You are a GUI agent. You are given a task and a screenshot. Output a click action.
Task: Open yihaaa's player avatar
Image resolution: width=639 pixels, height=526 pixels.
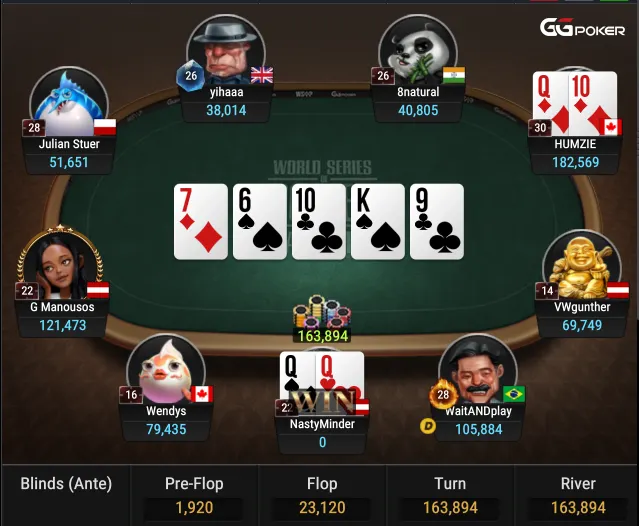coord(226,50)
